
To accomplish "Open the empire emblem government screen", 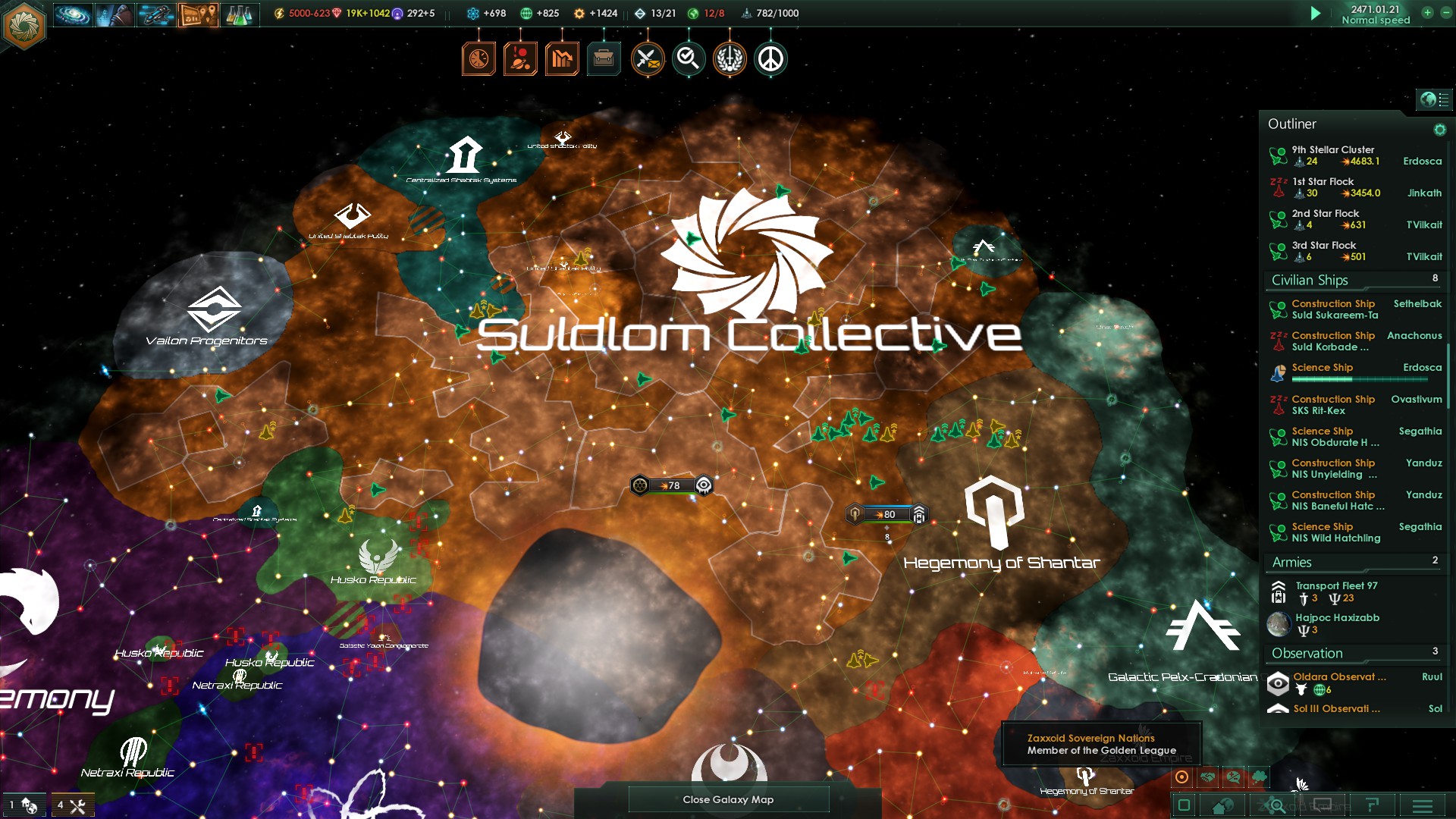I will pos(24,25).
